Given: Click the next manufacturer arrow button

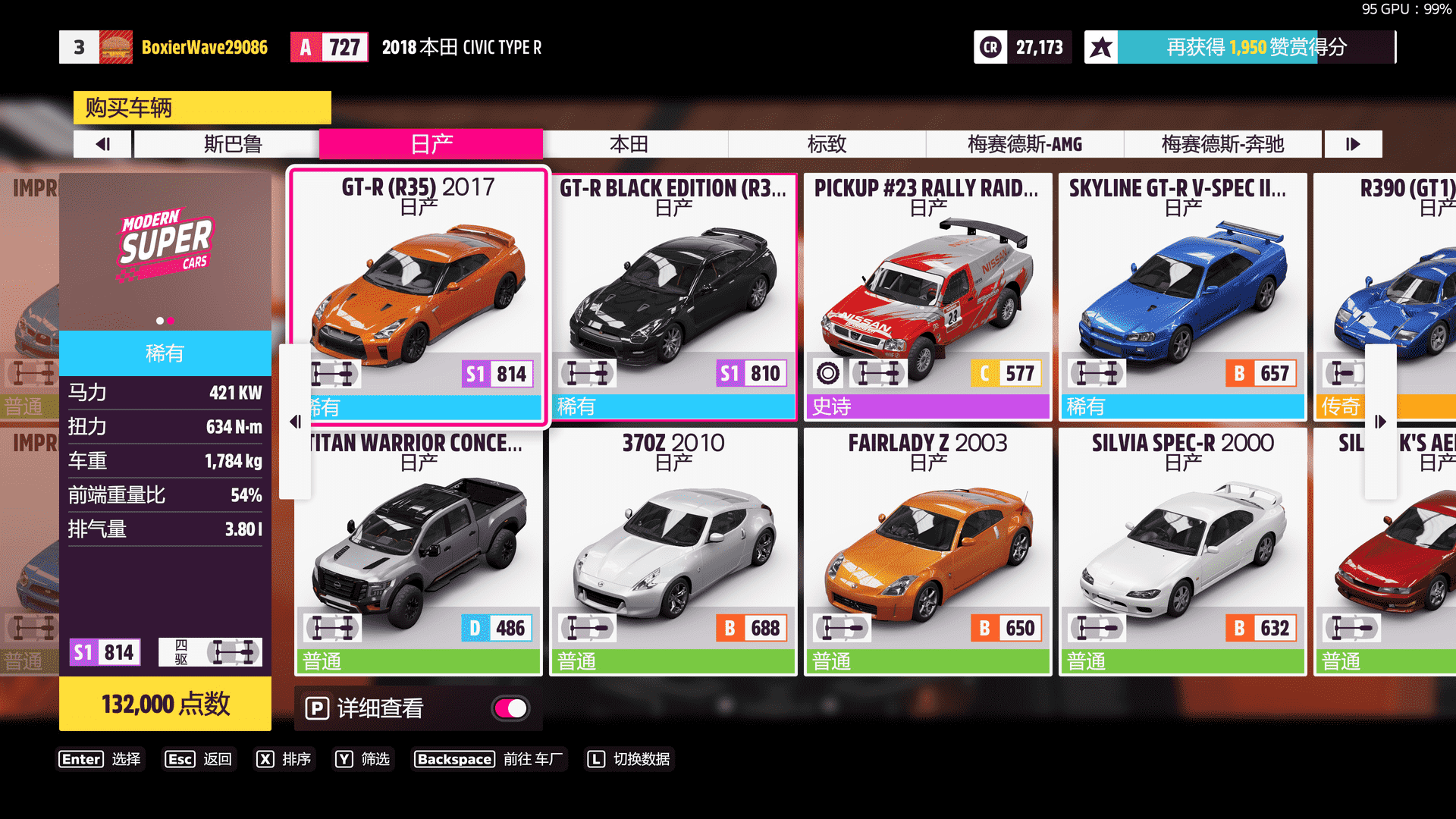Looking at the screenshot, I should pos(1353,144).
